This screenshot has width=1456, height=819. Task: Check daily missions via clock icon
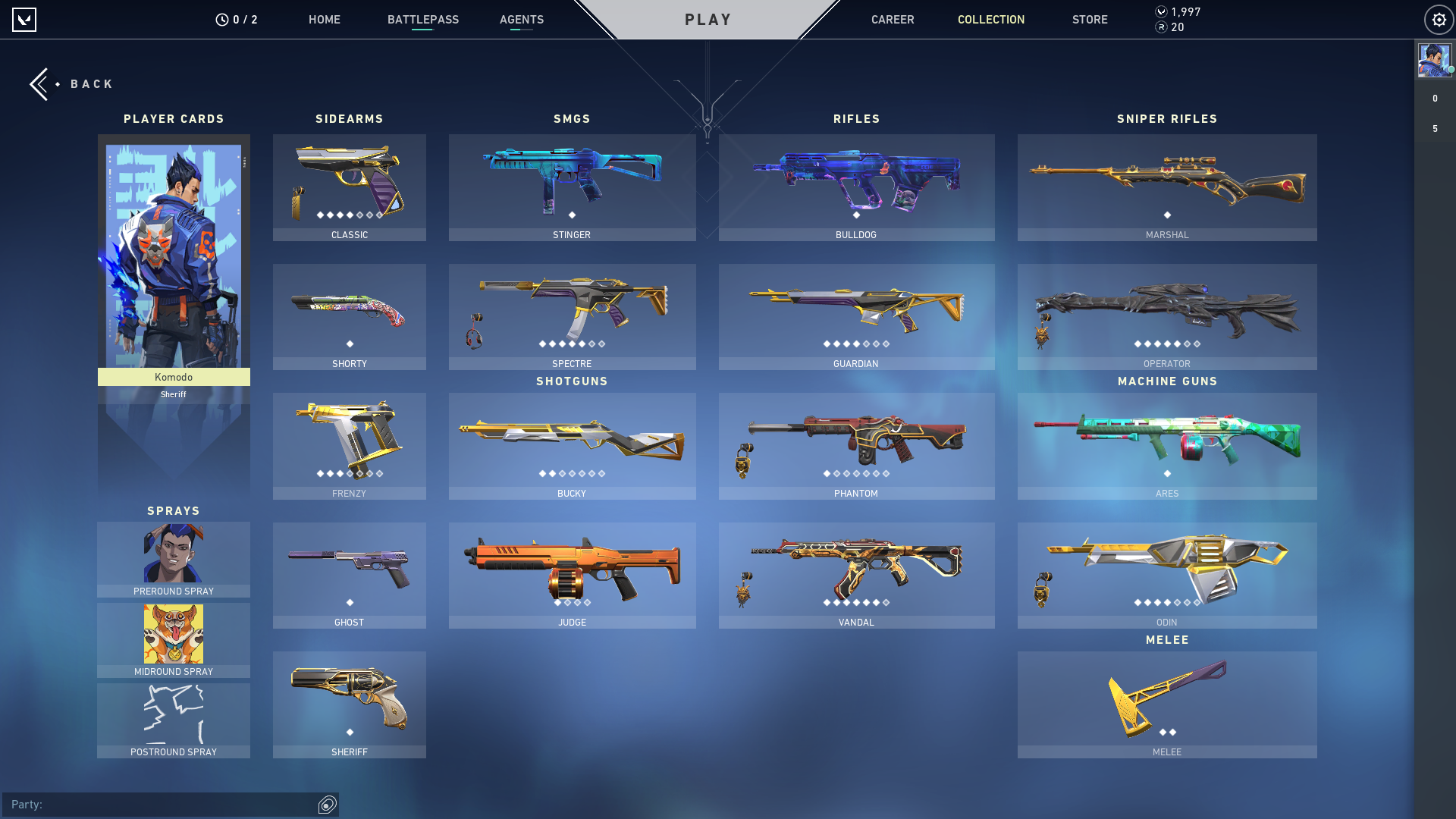click(221, 19)
